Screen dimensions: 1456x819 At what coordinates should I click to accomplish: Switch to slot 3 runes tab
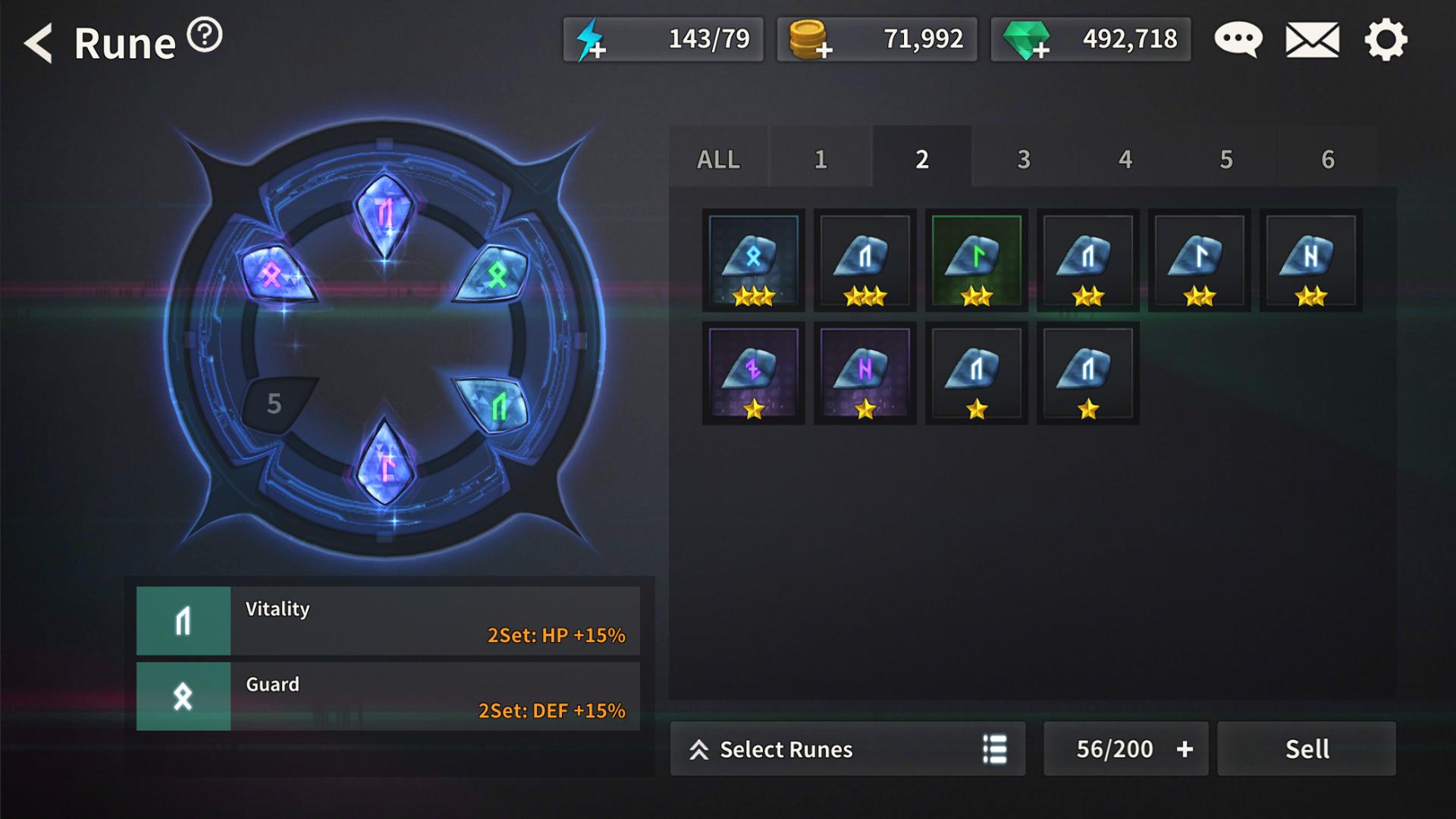(1024, 159)
